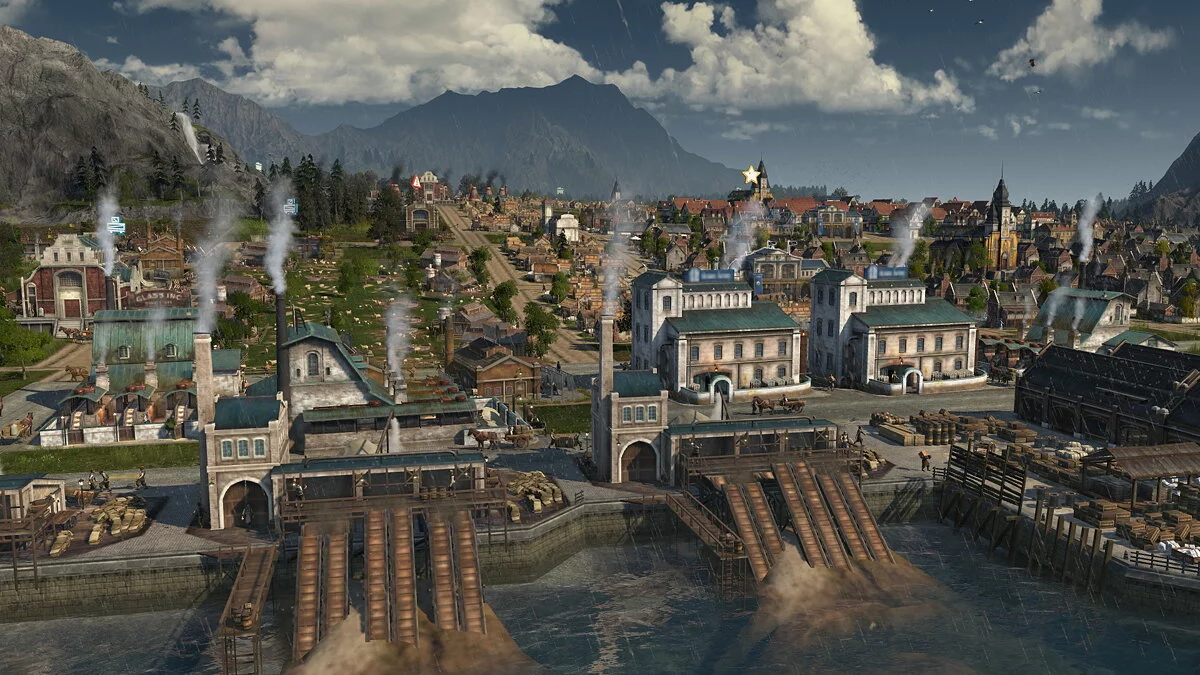Click the gold star quest marker
Image resolution: width=1200 pixels, height=675 pixels.
[749, 175]
